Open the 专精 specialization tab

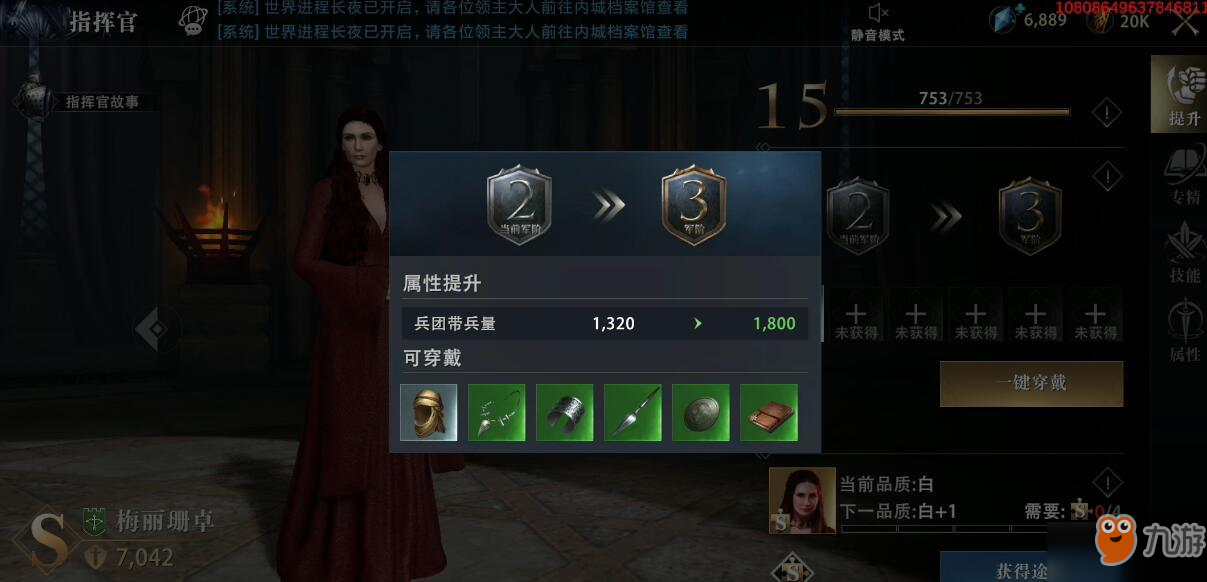click(1183, 175)
